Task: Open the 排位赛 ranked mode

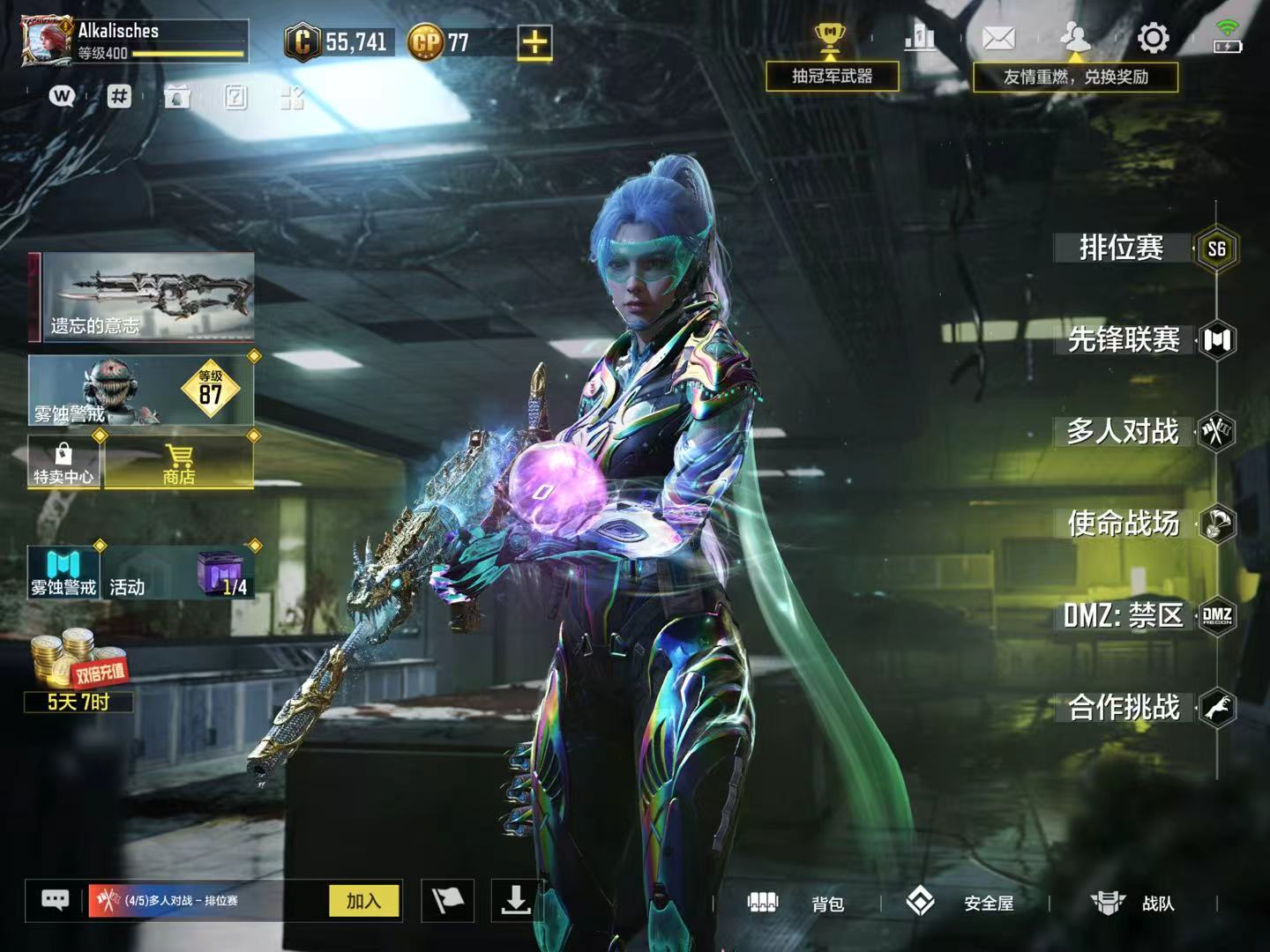Action: tap(1122, 249)
